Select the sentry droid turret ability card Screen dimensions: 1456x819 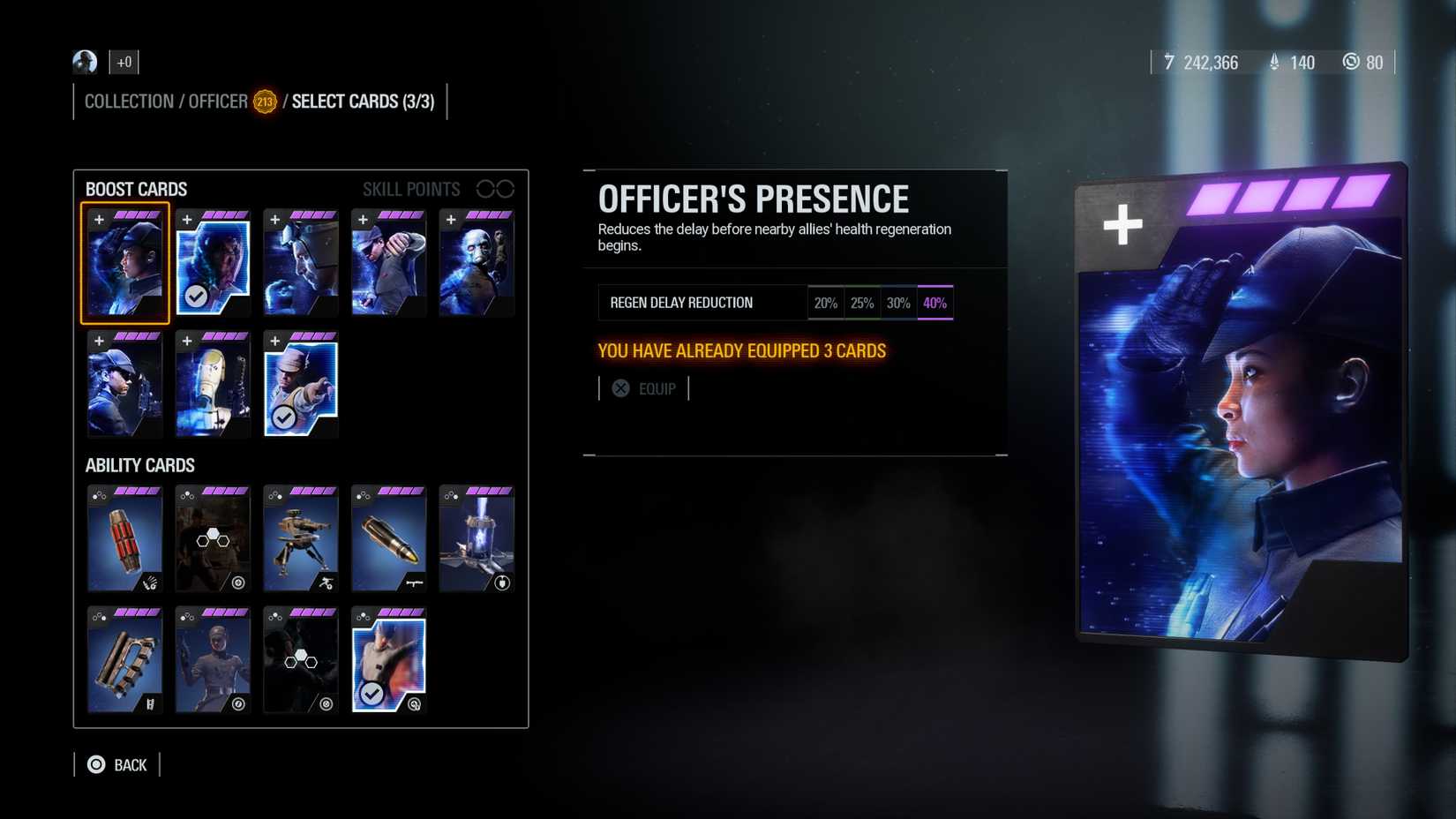[301, 538]
